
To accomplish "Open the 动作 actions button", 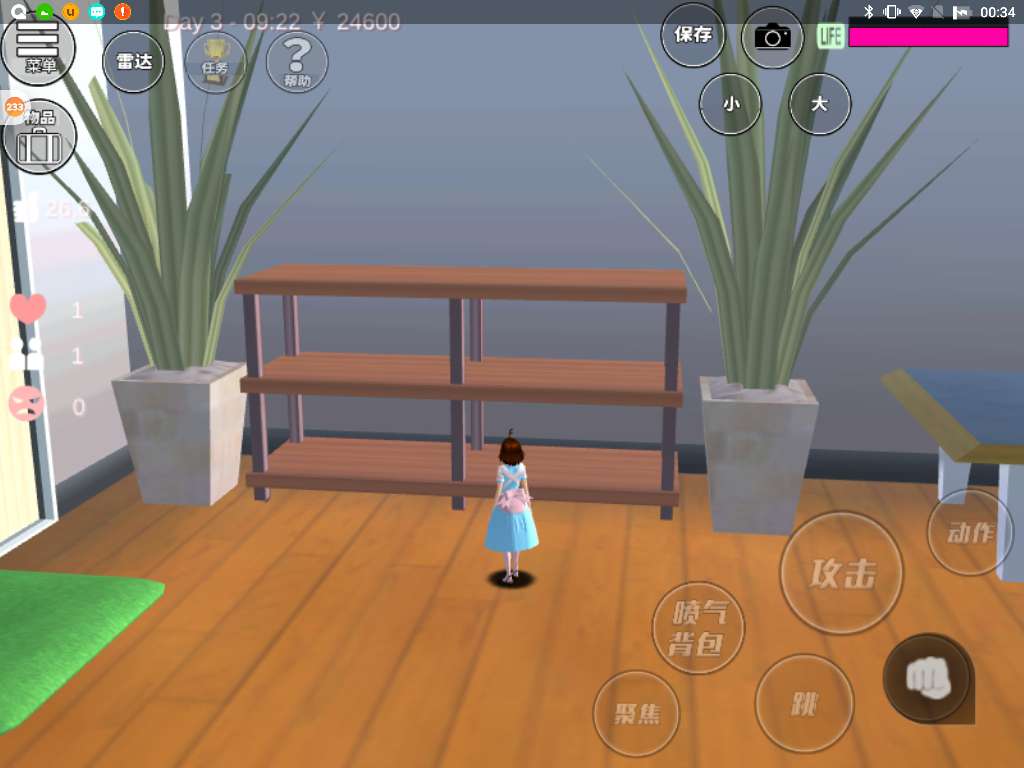I will pos(969,532).
